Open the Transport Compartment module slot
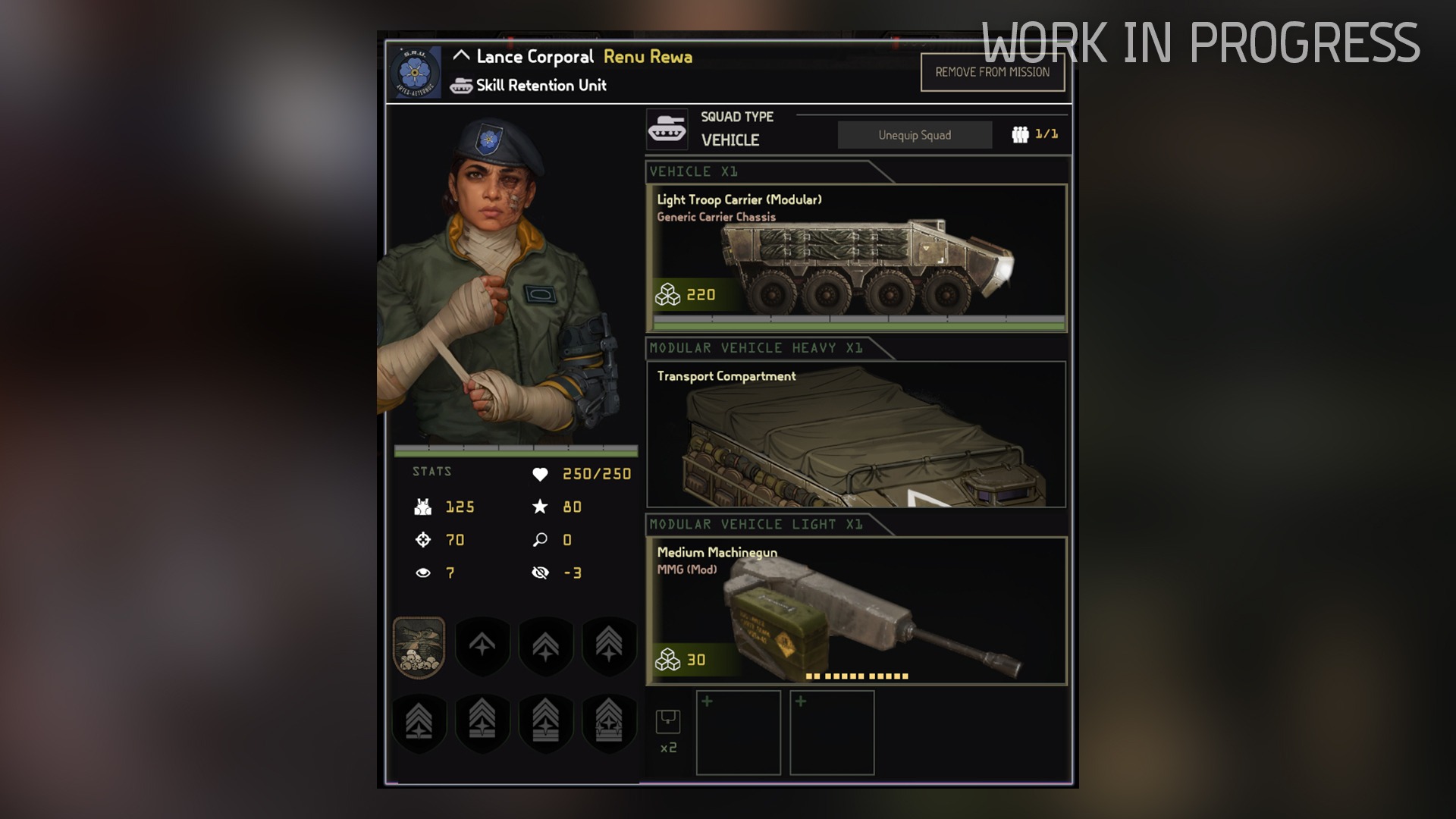The height and width of the screenshot is (819, 1456). tap(856, 435)
